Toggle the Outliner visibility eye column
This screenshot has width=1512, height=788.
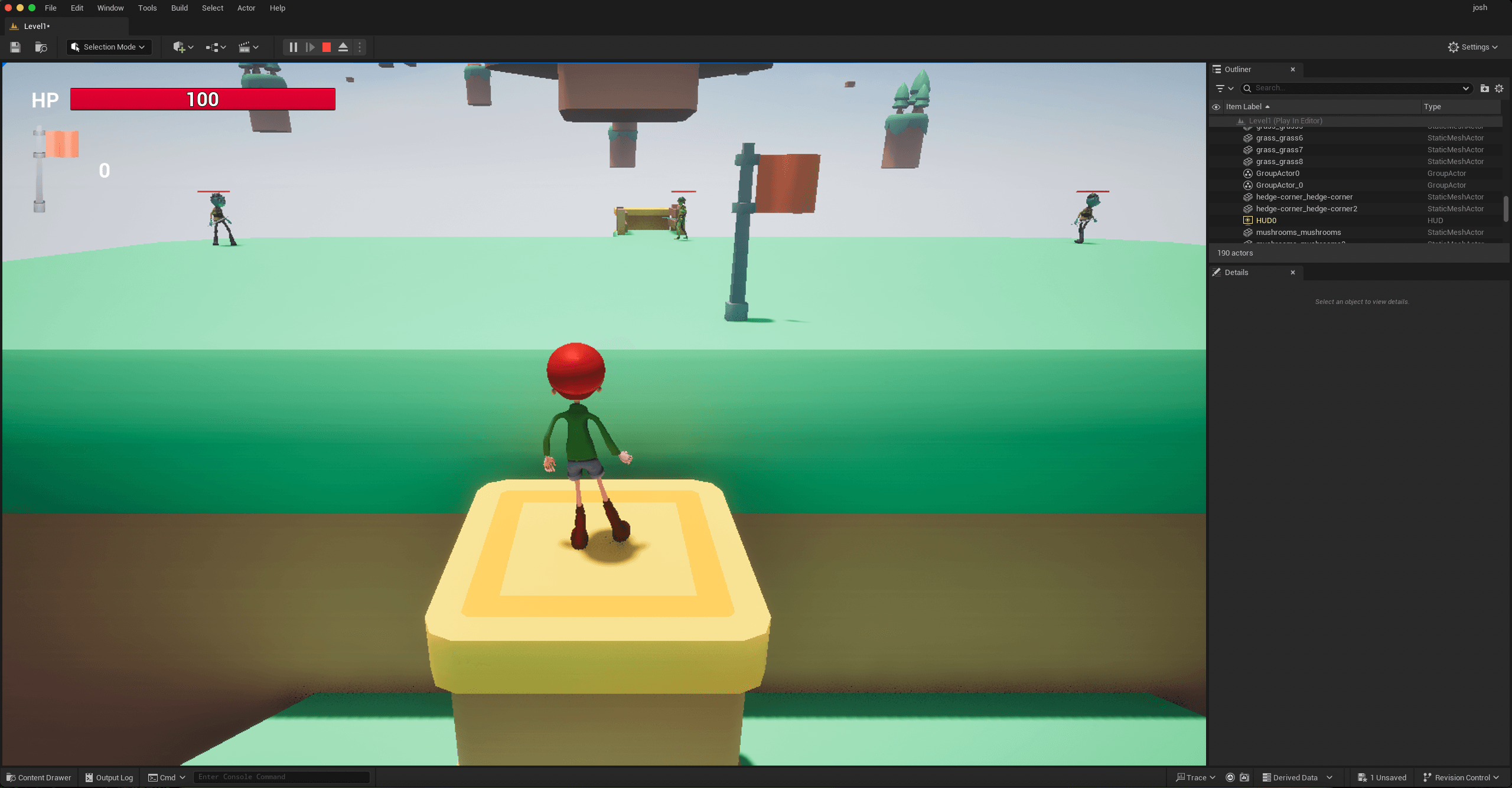[1216, 107]
